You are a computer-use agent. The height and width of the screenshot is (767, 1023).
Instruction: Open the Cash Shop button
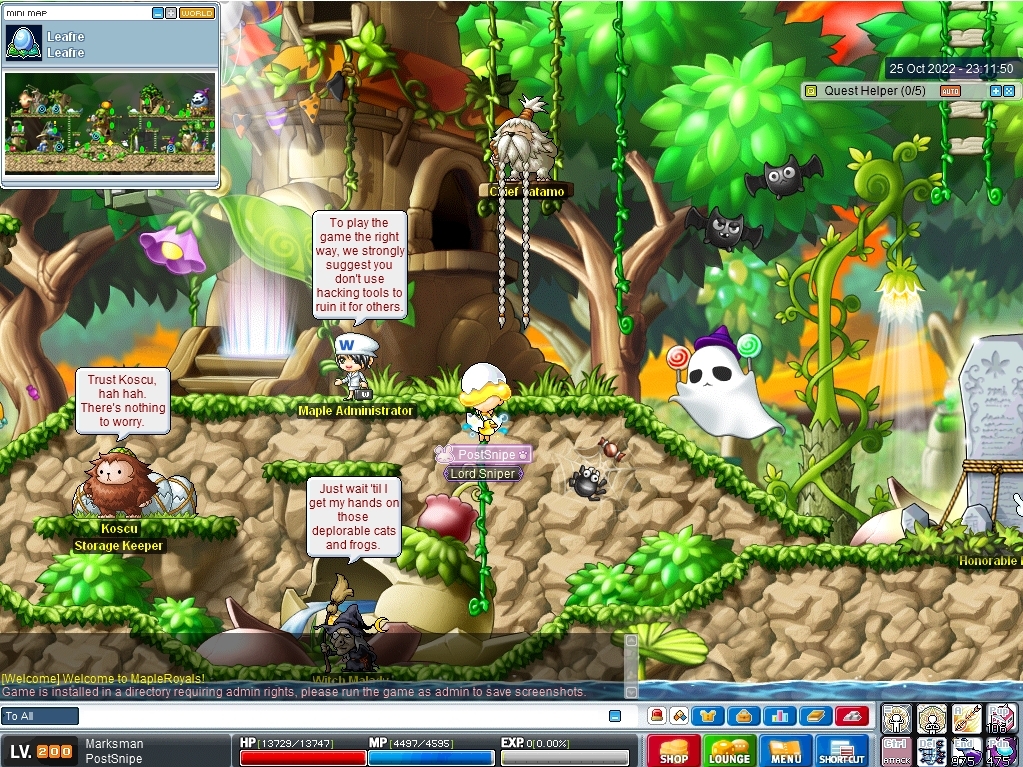[673, 750]
